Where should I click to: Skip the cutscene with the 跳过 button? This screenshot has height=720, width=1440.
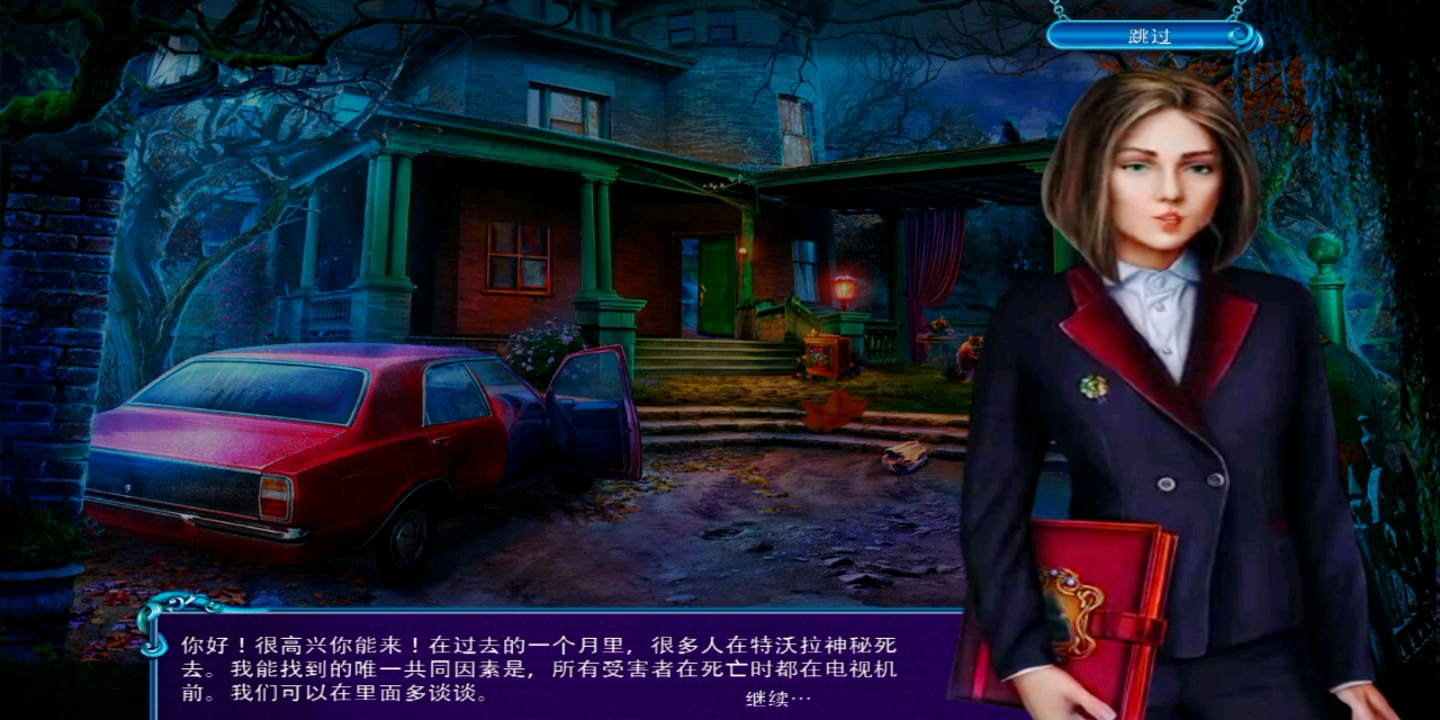1149,37
